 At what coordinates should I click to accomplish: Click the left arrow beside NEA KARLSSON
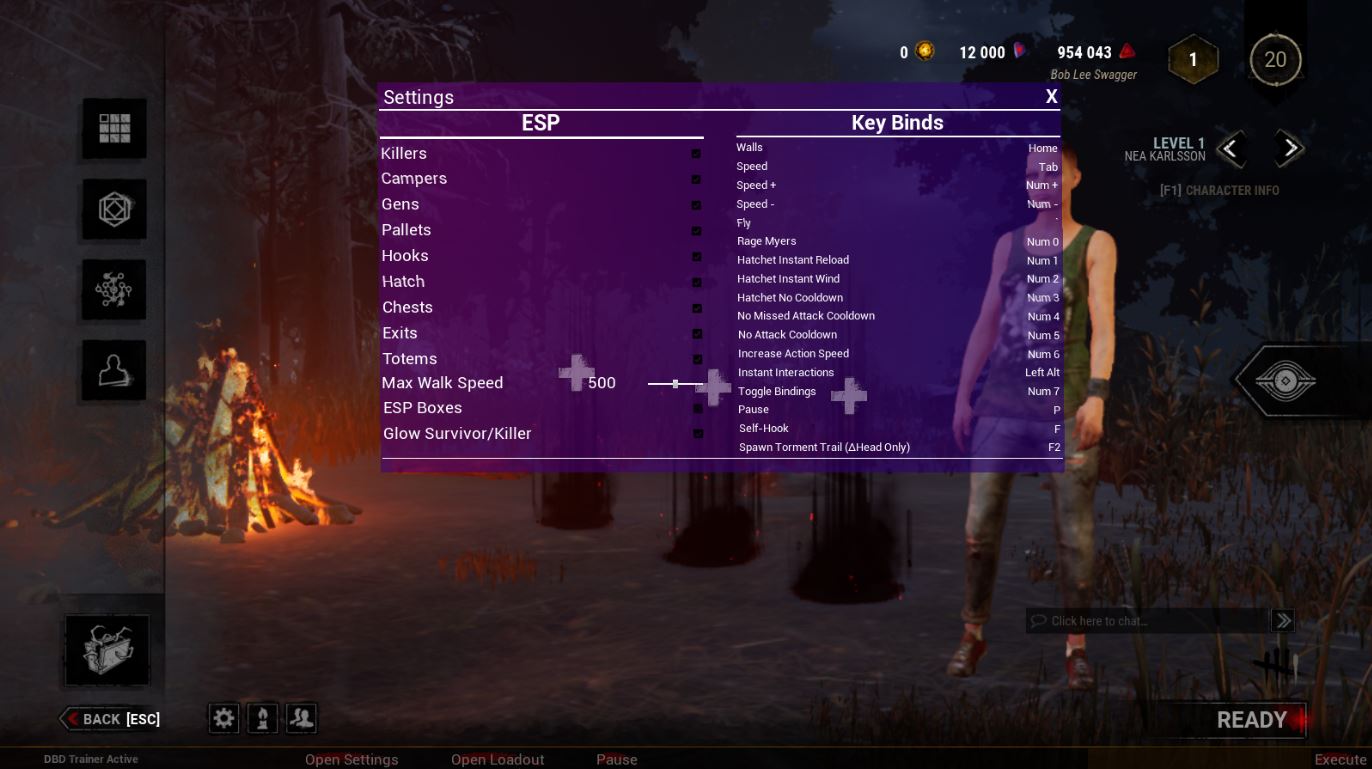coord(1231,148)
